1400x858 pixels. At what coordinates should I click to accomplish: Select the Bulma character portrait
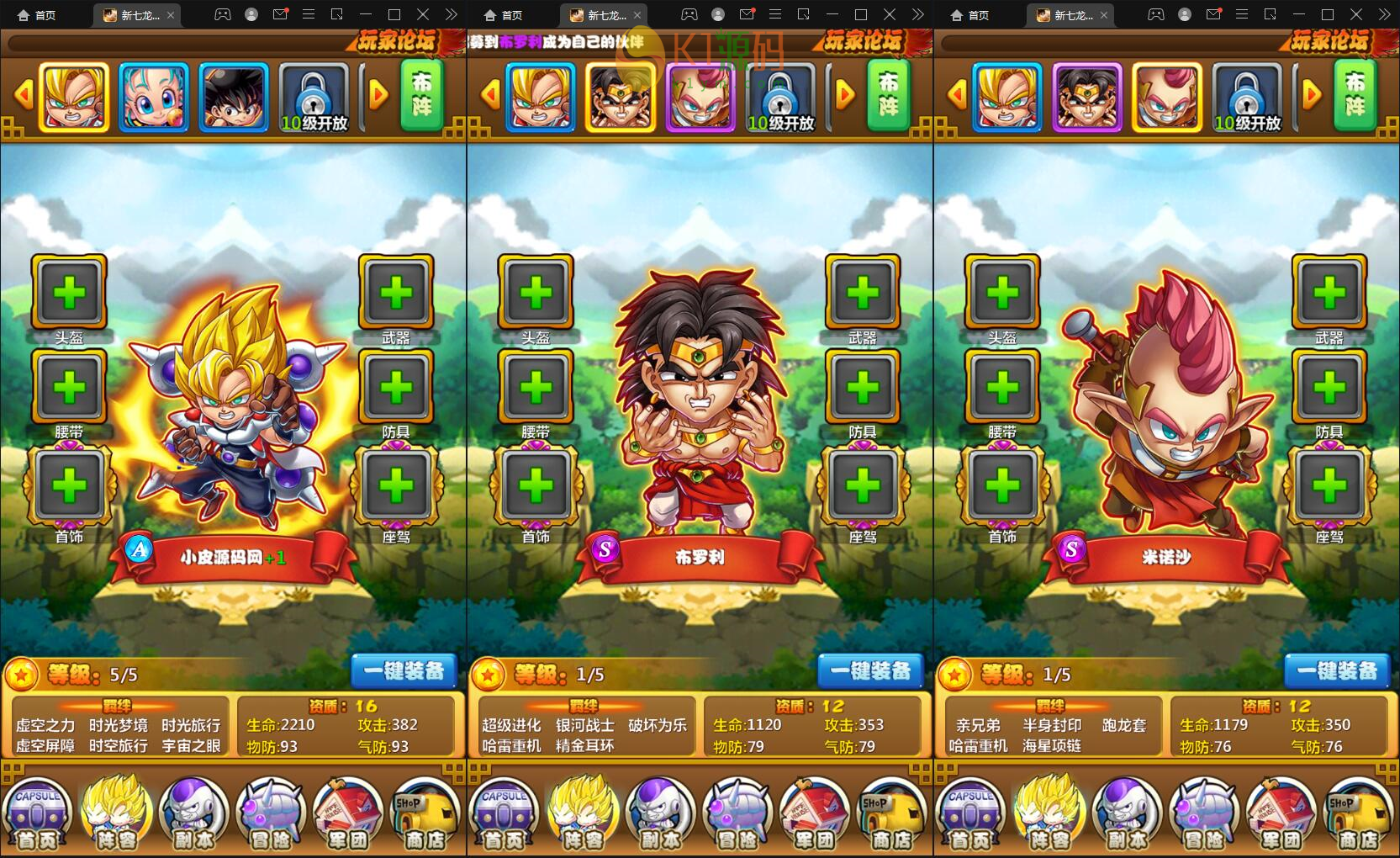pyautogui.click(x=155, y=95)
